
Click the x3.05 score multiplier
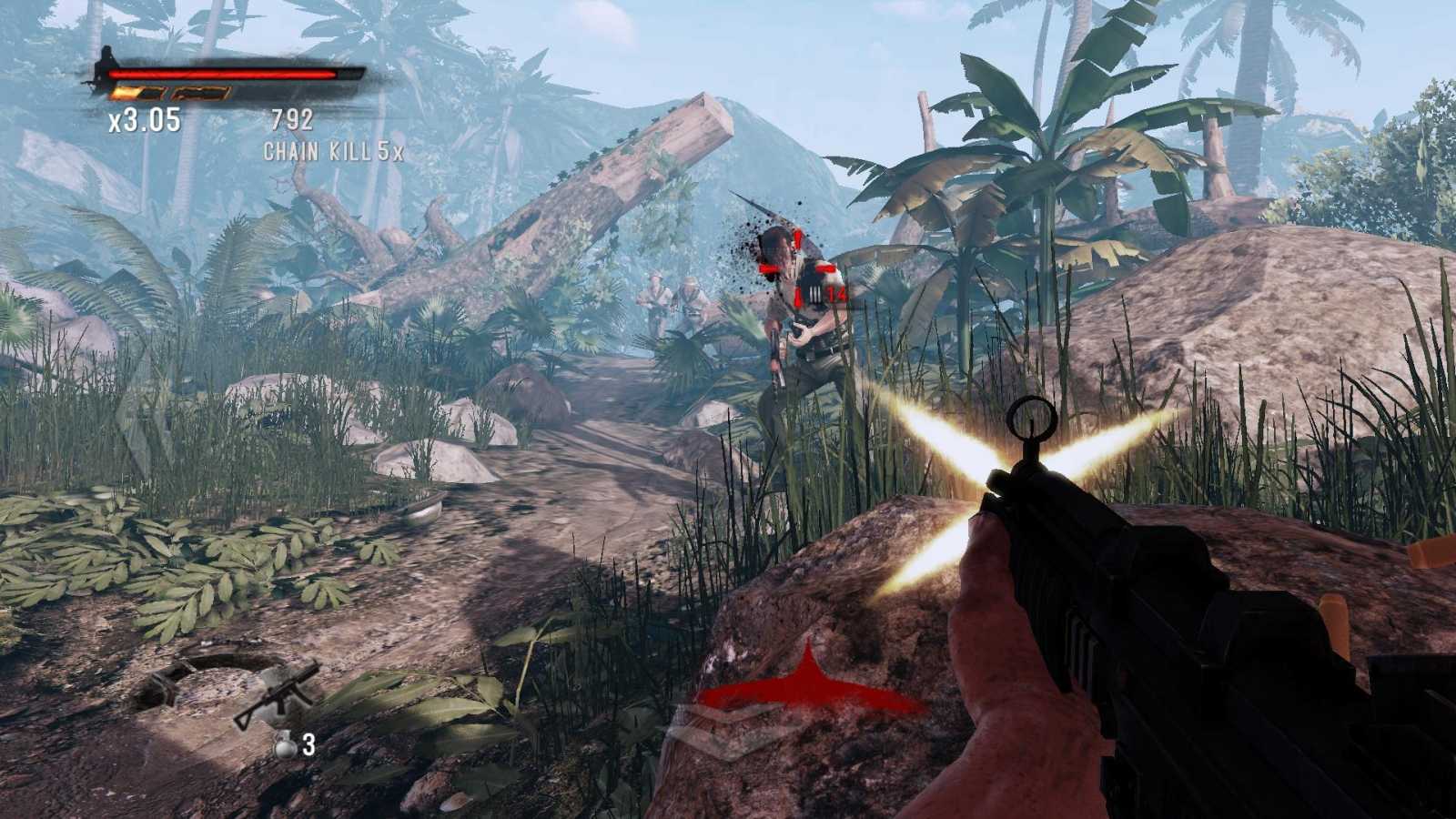click(x=144, y=116)
